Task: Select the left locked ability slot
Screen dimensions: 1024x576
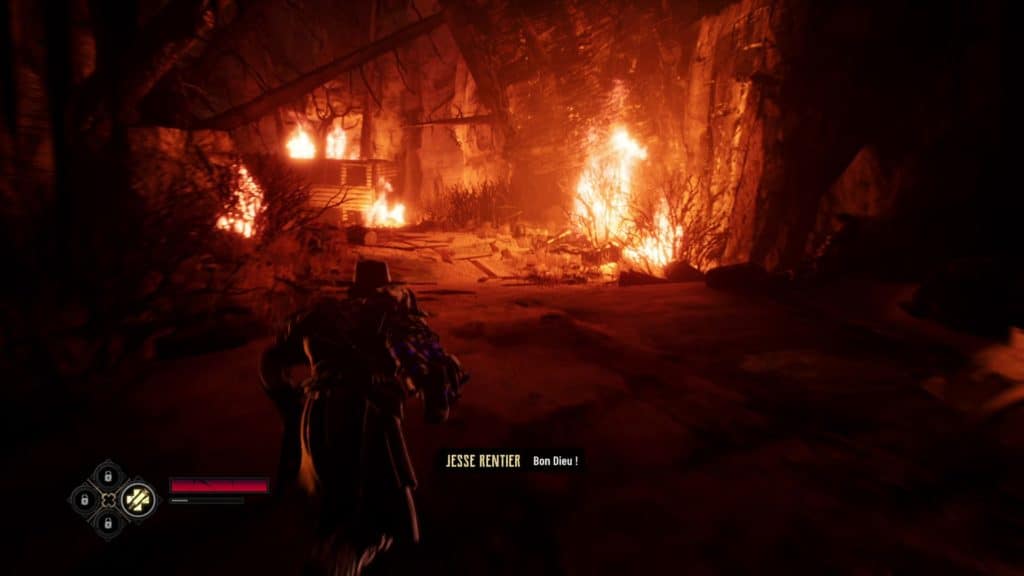Action: click(x=85, y=499)
